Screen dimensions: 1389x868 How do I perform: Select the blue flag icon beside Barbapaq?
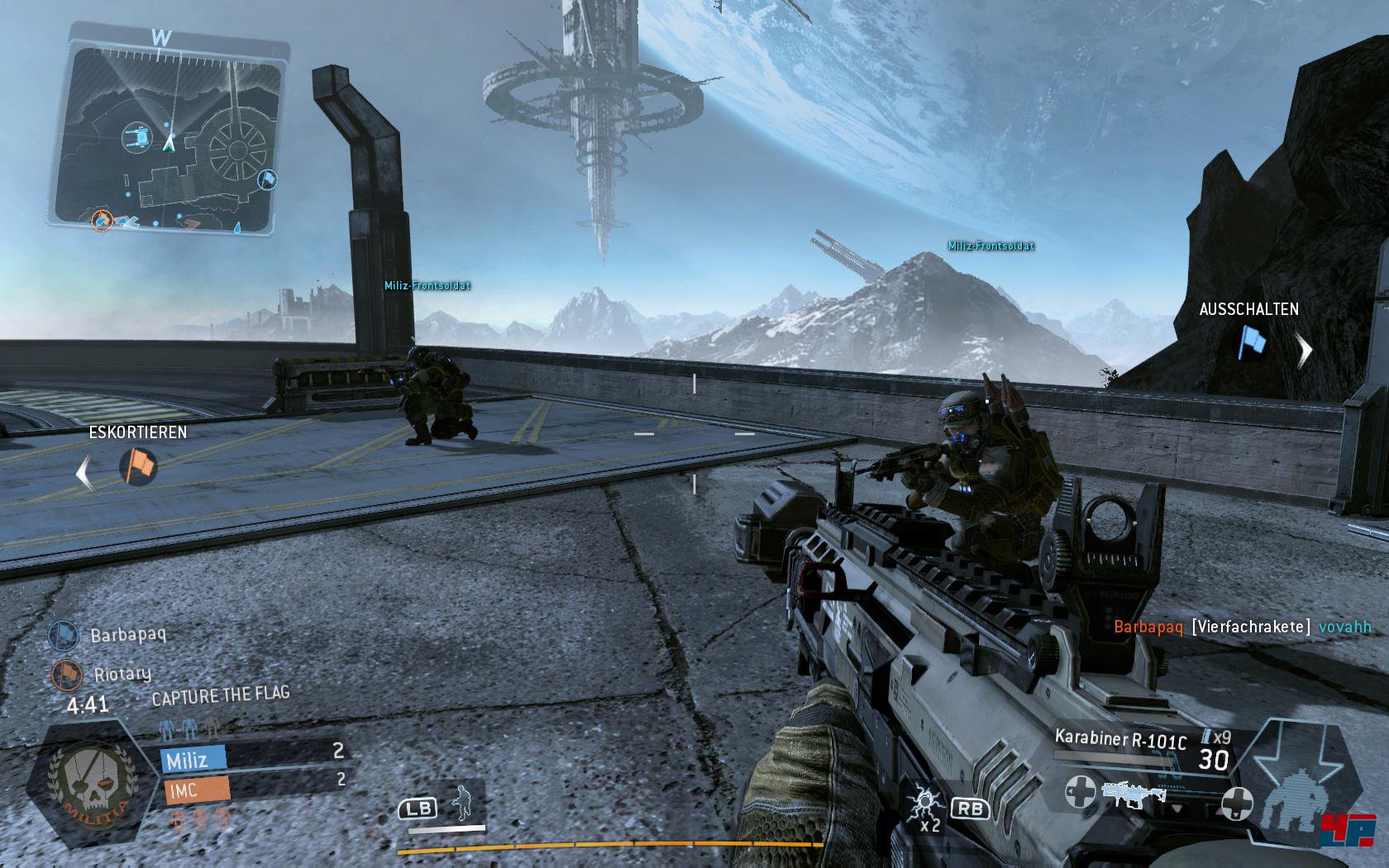(x=64, y=635)
